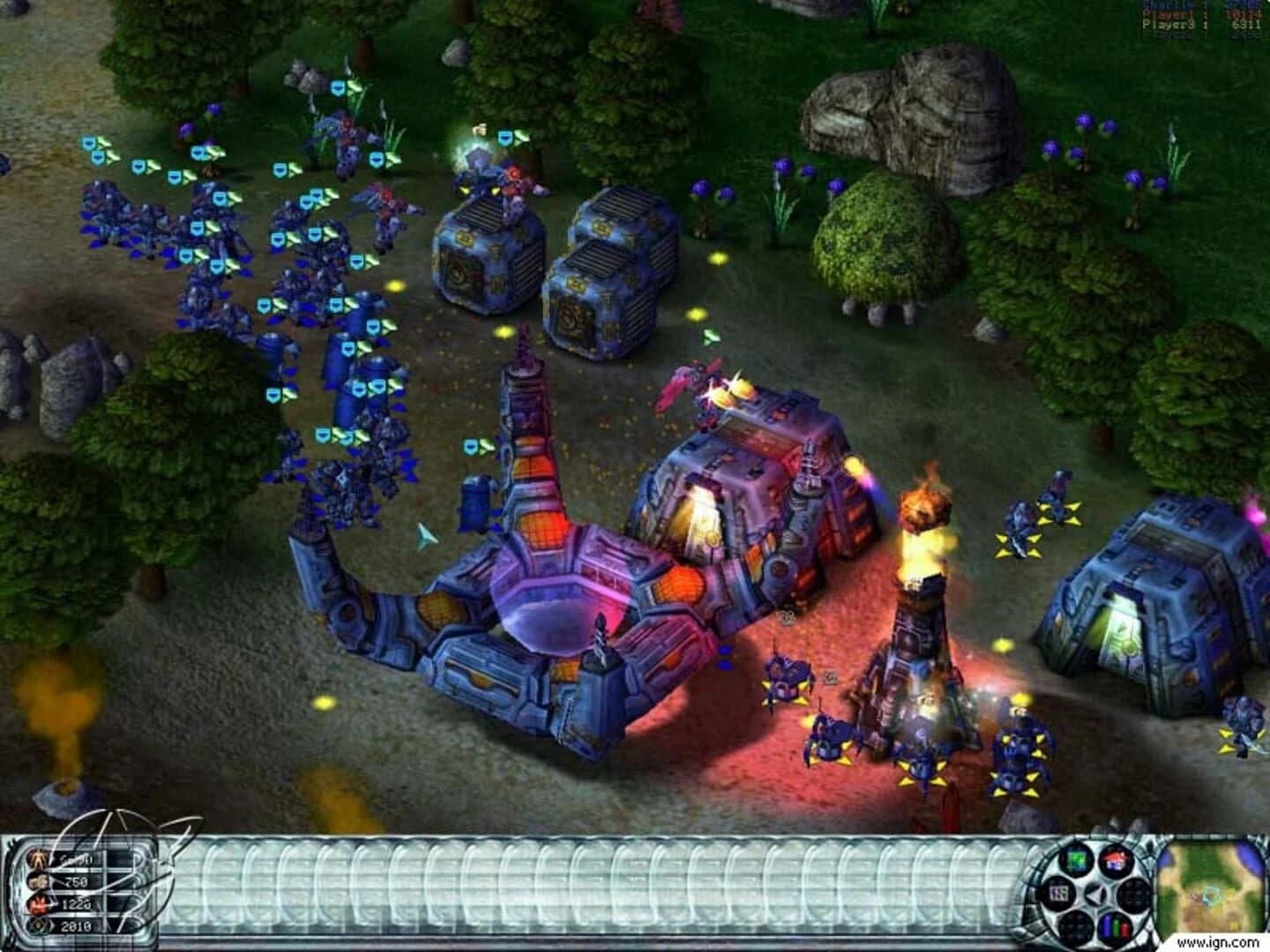Screen dimensions: 1270x952
Task: Click the lower-left empty slot on the command wheel
Action: pos(1076,924)
